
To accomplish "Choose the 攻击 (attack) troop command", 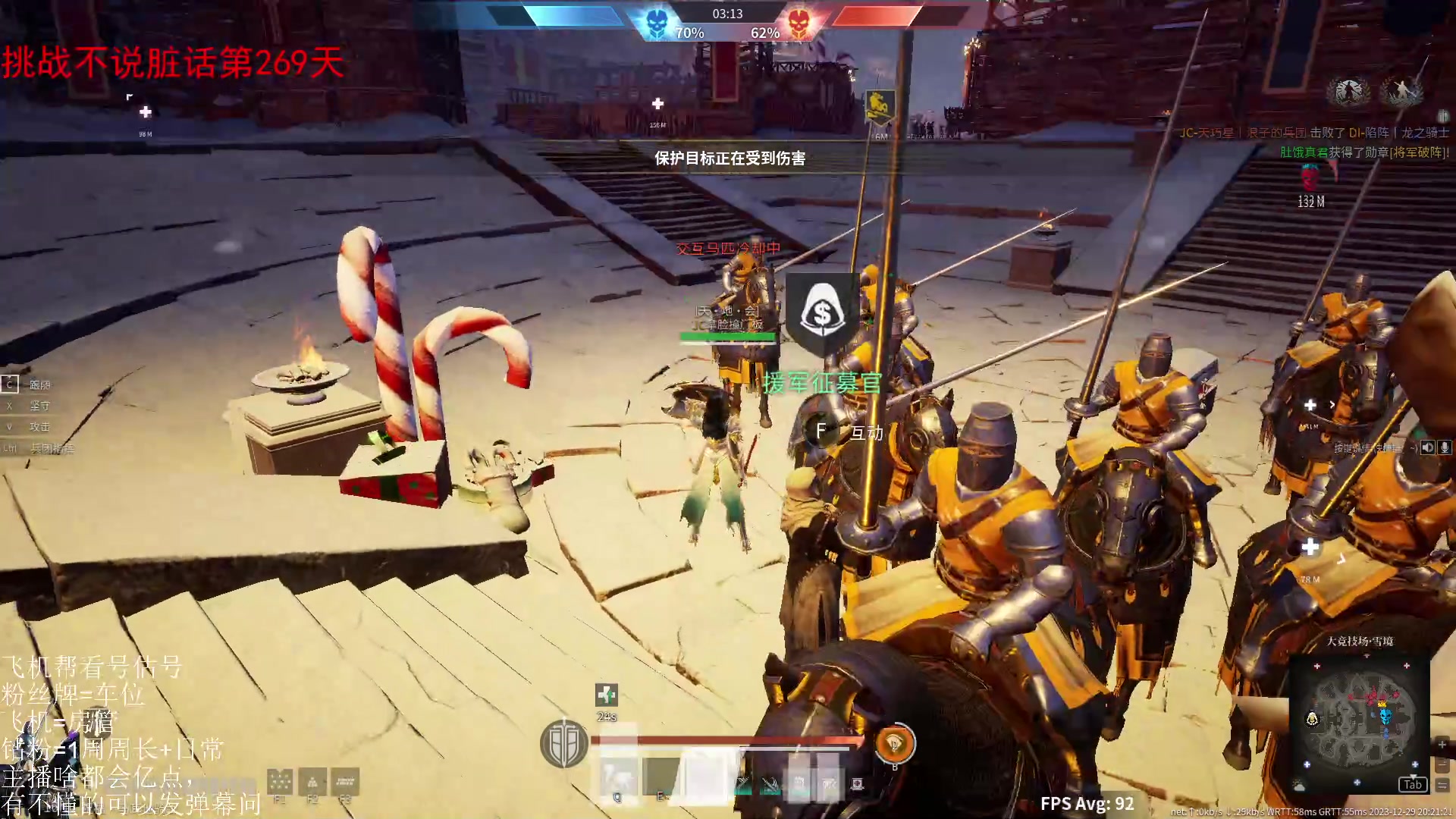I will [x=39, y=427].
